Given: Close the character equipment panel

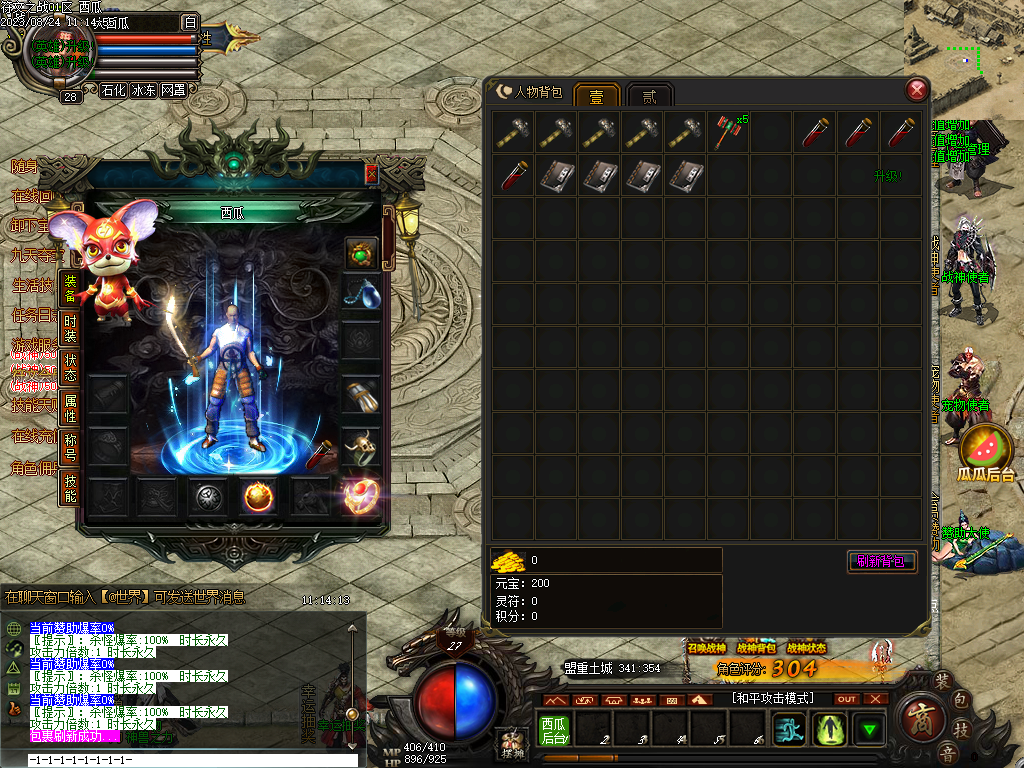Looking at the screenshot, I should [372, 173].
